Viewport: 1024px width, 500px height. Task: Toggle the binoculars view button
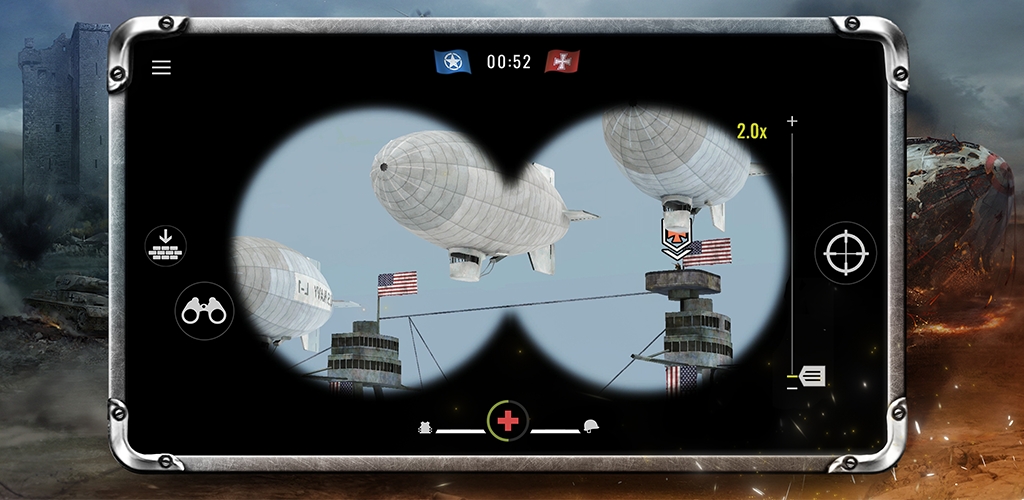click(205, 311)
